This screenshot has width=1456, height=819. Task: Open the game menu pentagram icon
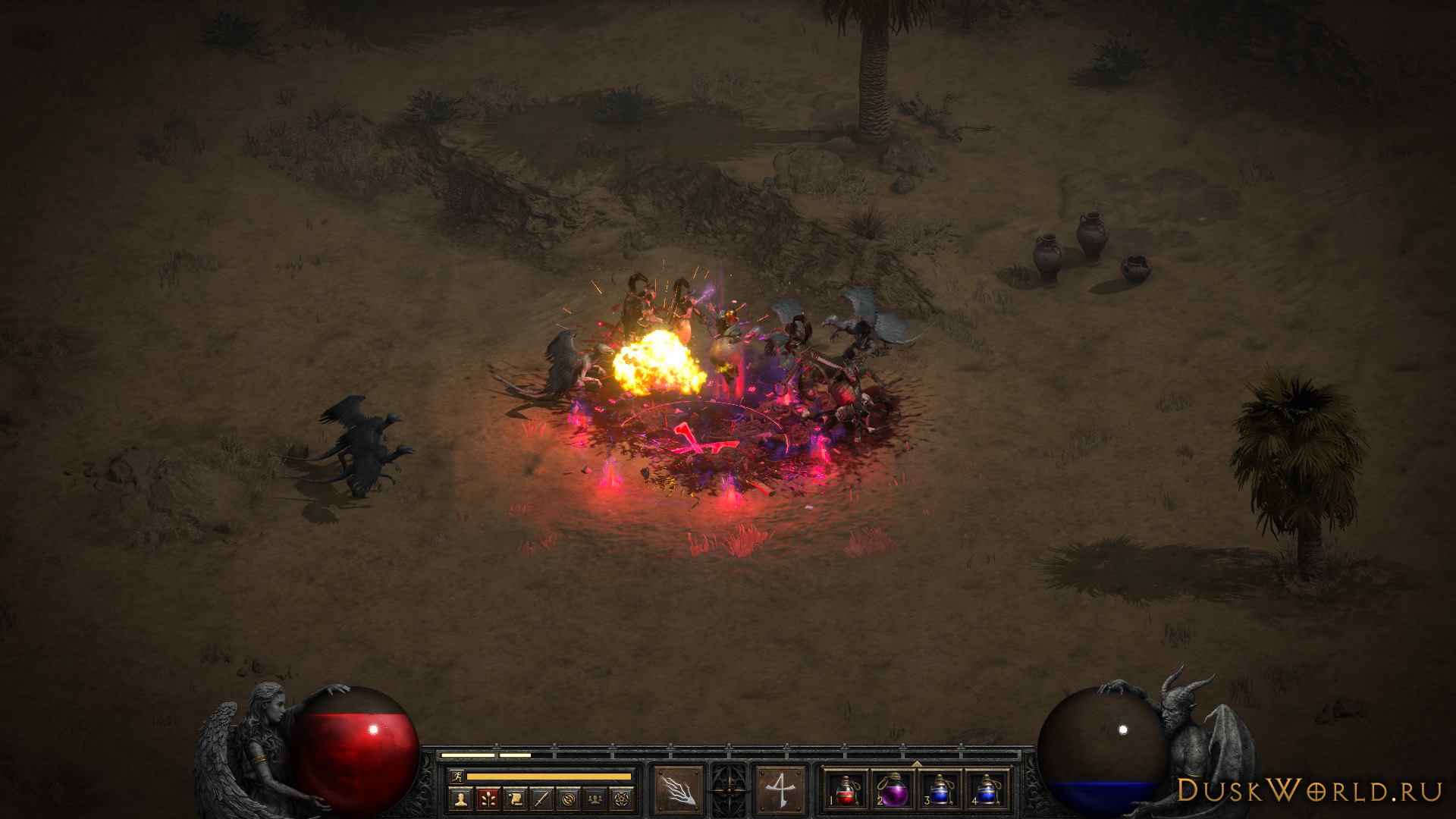tap(622, 799)
